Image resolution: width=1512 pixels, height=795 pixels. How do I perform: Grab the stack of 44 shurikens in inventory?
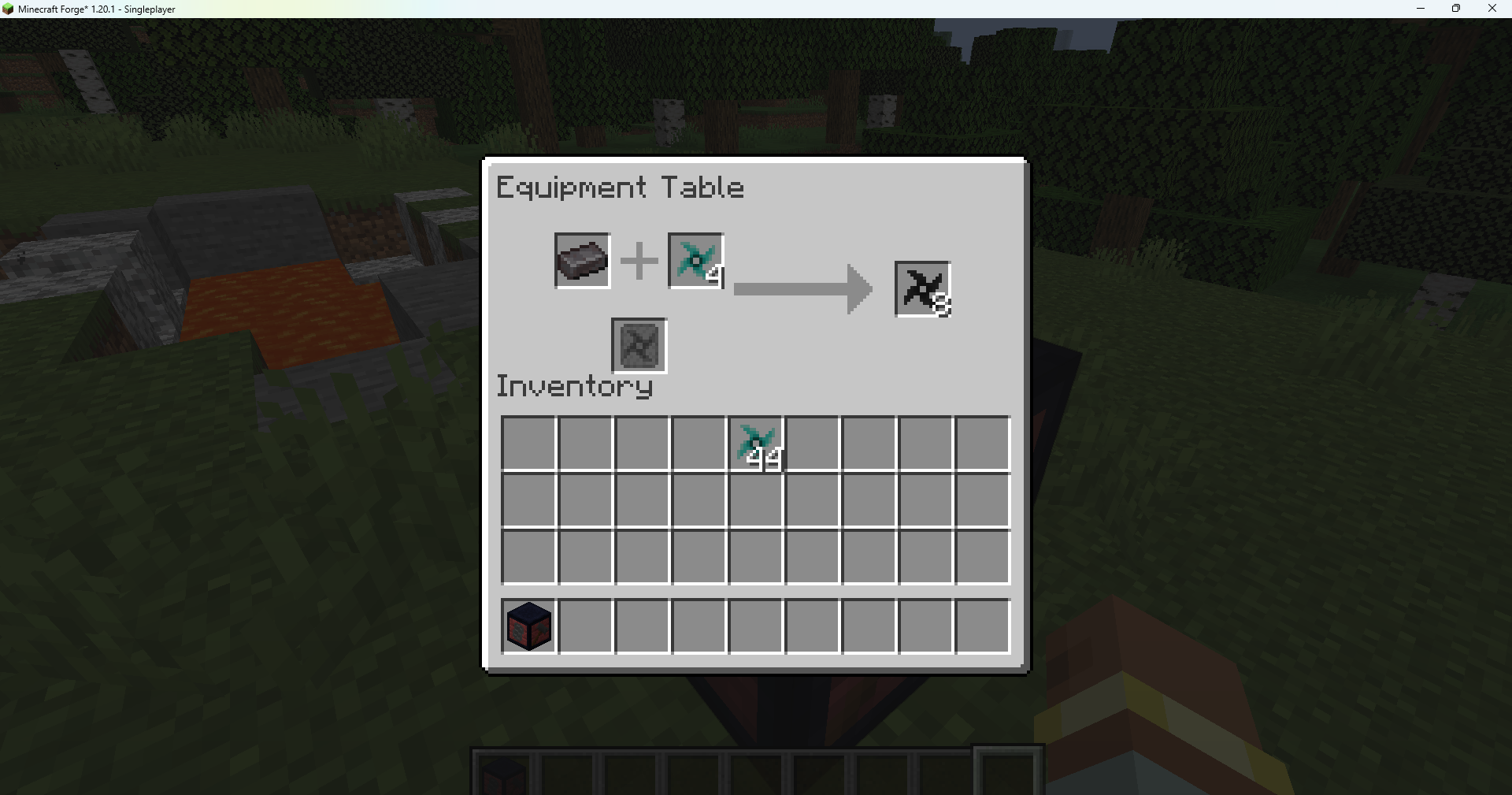(x=757, y=443)
